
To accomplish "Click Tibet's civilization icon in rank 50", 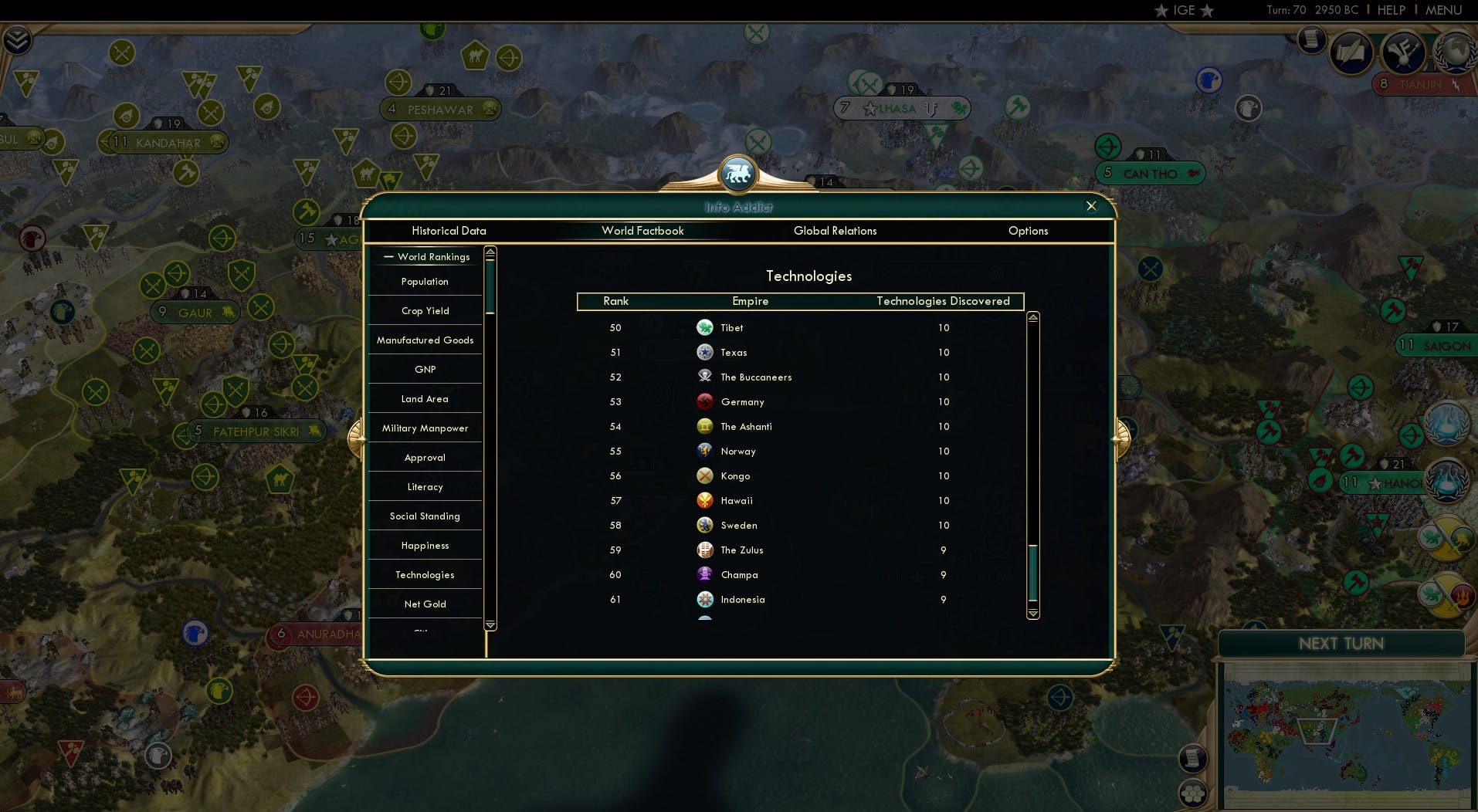I will [705, 327].
